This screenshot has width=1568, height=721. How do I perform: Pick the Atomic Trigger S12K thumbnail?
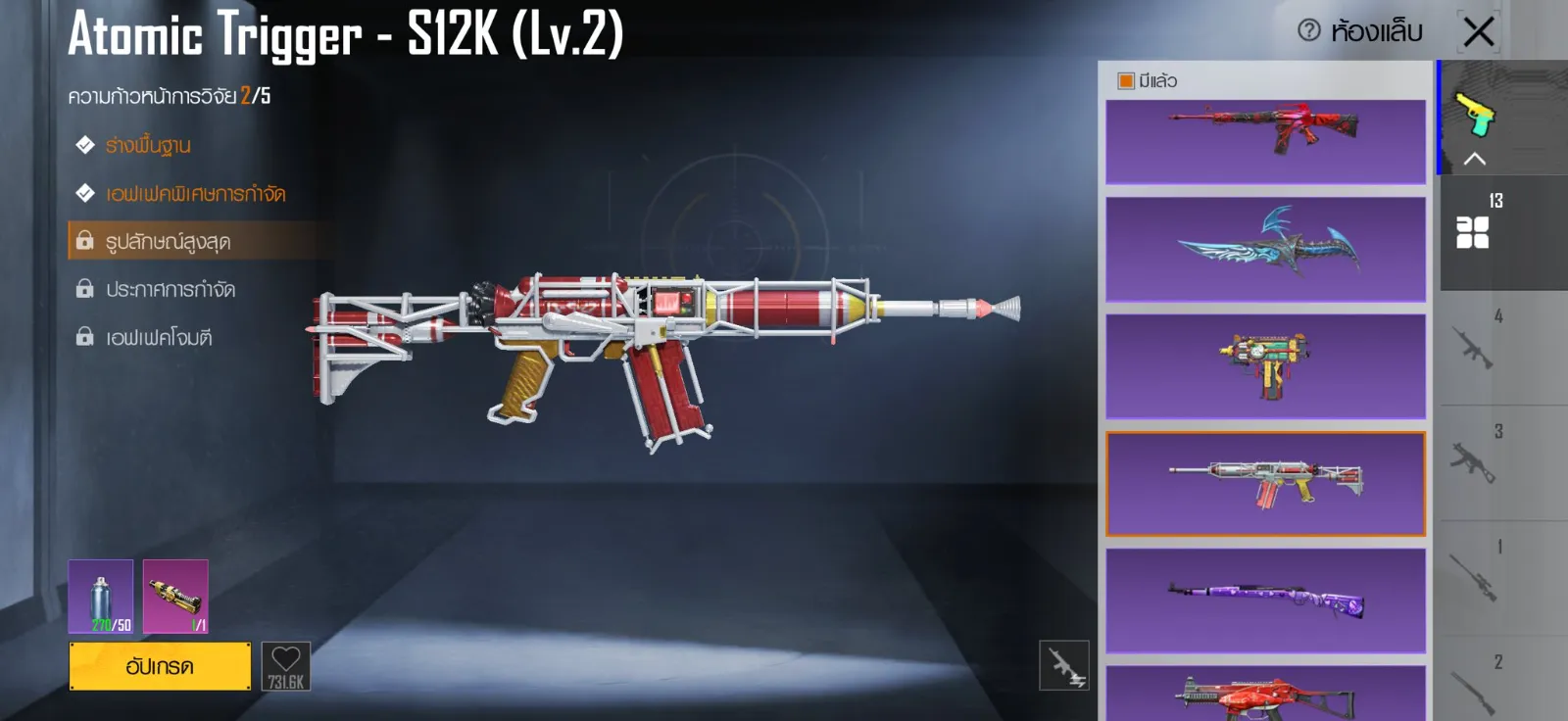(x=1265, y=483)
